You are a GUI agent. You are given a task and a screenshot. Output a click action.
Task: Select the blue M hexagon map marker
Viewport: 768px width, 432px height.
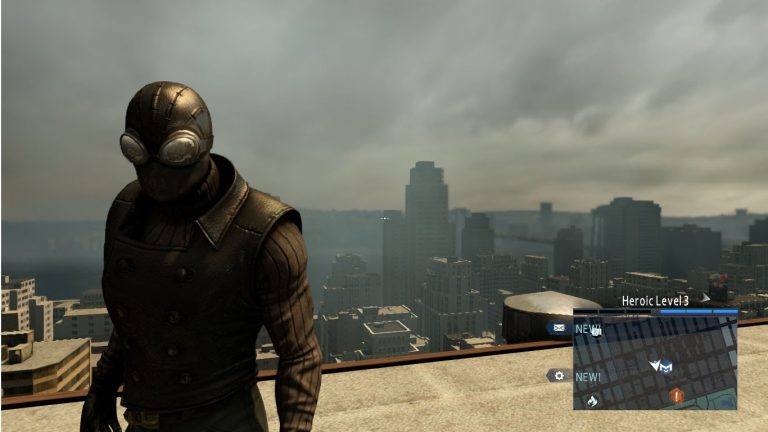click(x=664, y=367)
